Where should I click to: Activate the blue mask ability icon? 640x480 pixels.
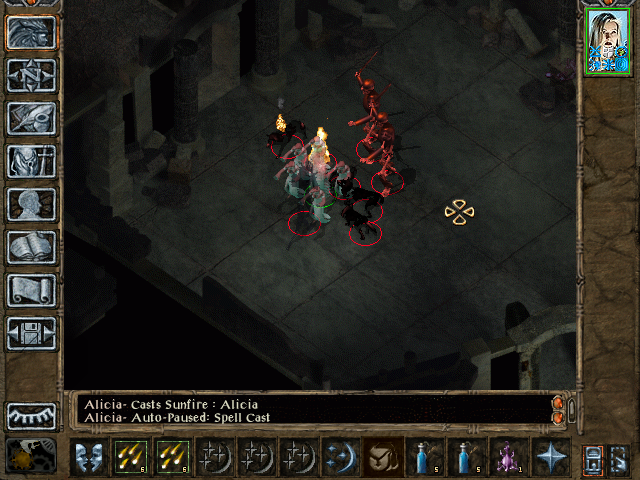click(x=88, y=456)
